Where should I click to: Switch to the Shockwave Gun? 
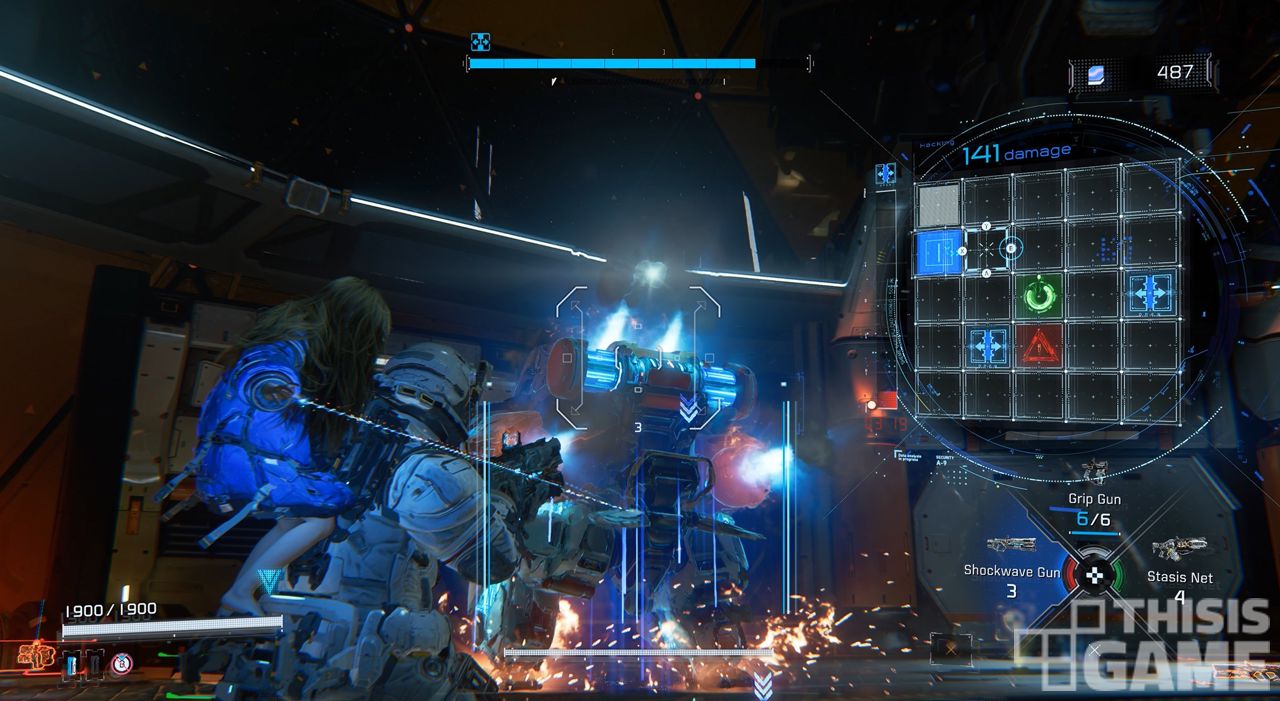pos(1011,570)
